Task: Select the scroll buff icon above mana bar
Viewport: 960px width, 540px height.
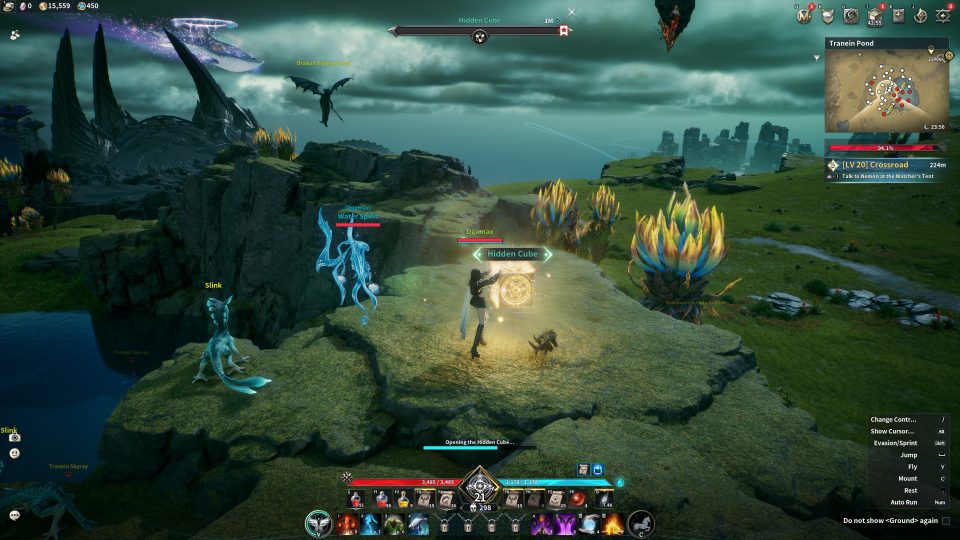Action: pyautogui.click(x=582, y=469)
